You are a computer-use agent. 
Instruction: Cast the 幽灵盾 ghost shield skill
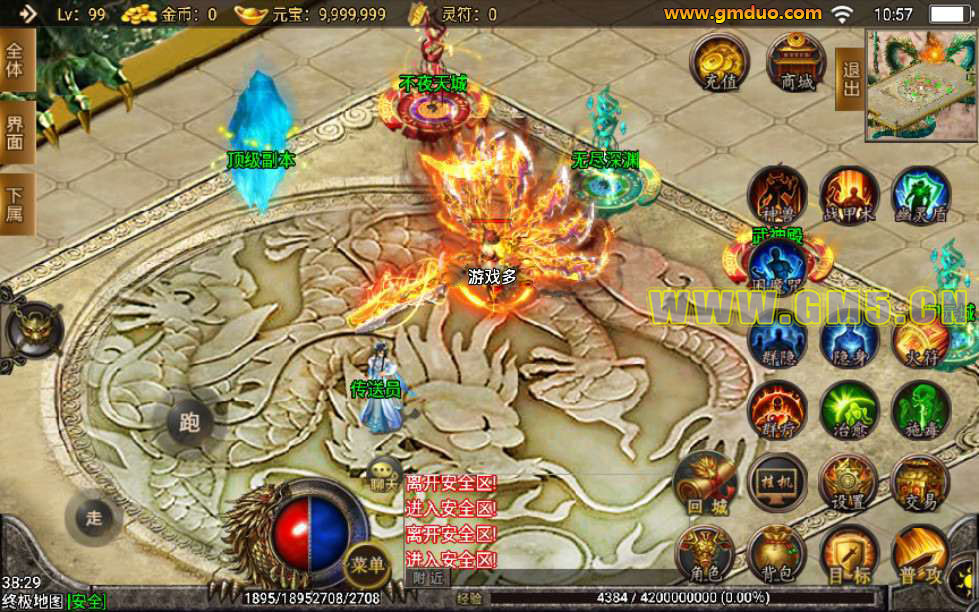[x=920, y=195]
